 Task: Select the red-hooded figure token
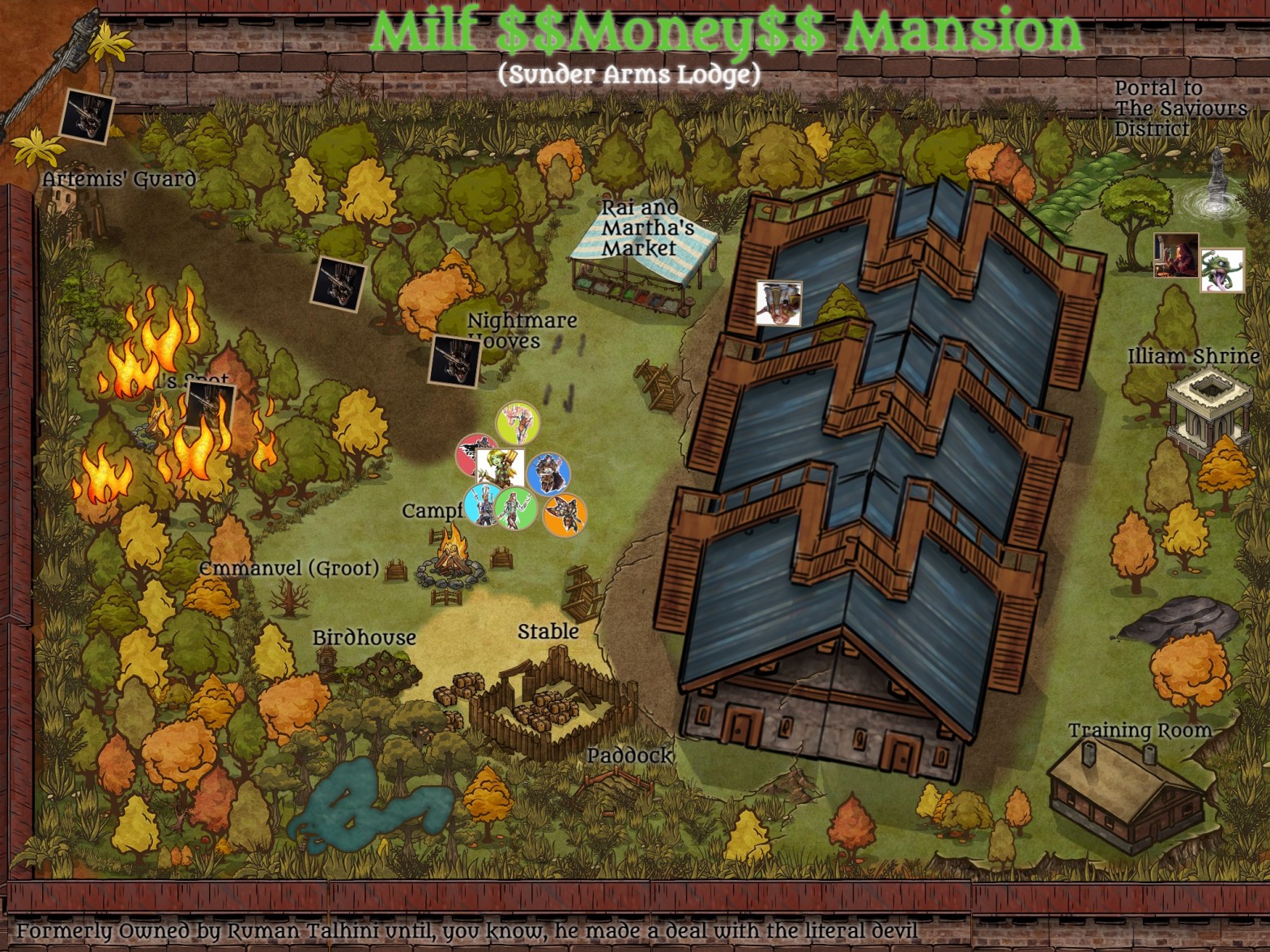coord(1176,255)
